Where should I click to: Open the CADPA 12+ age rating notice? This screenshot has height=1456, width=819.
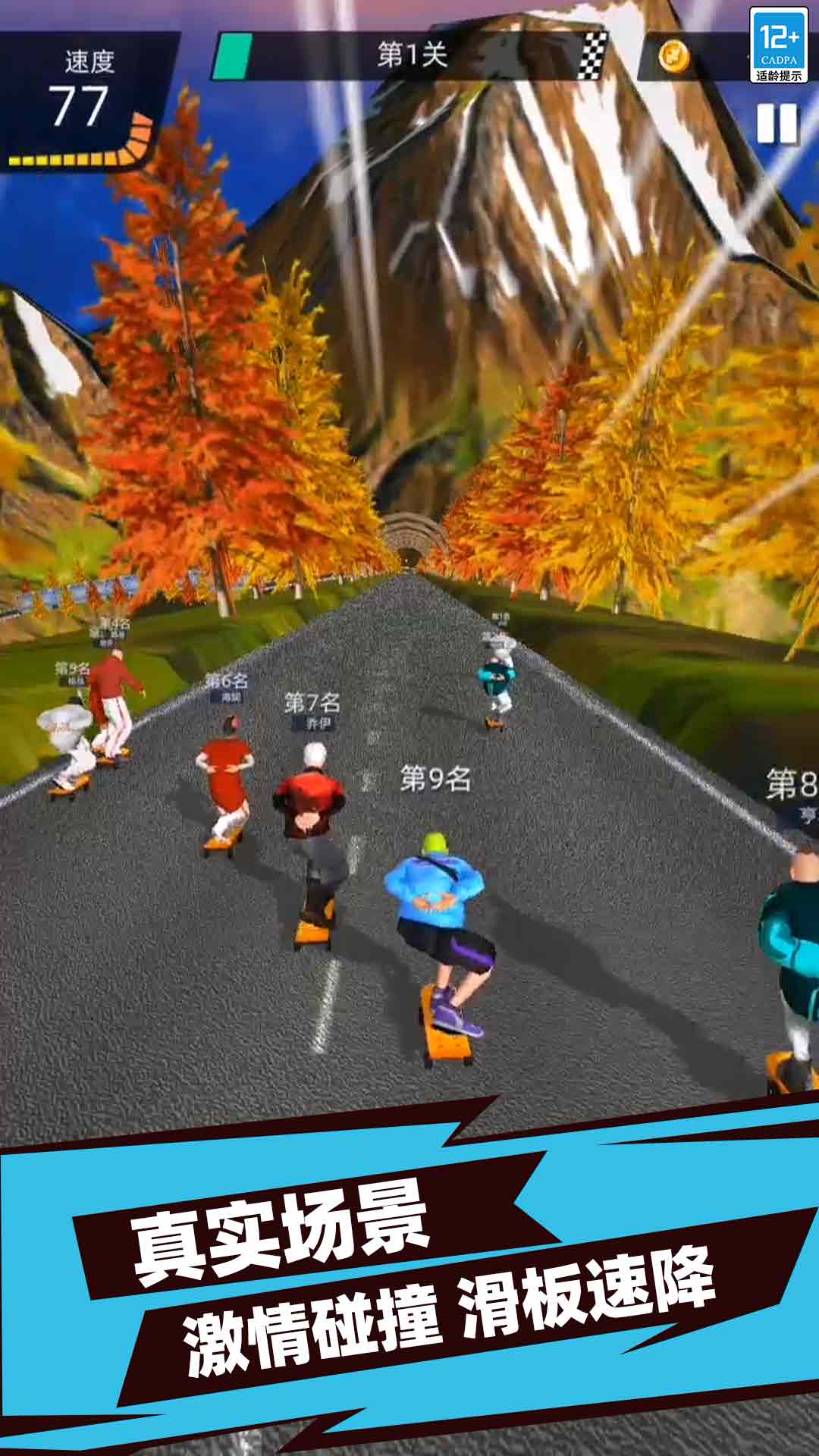click(x=779, y=45)
